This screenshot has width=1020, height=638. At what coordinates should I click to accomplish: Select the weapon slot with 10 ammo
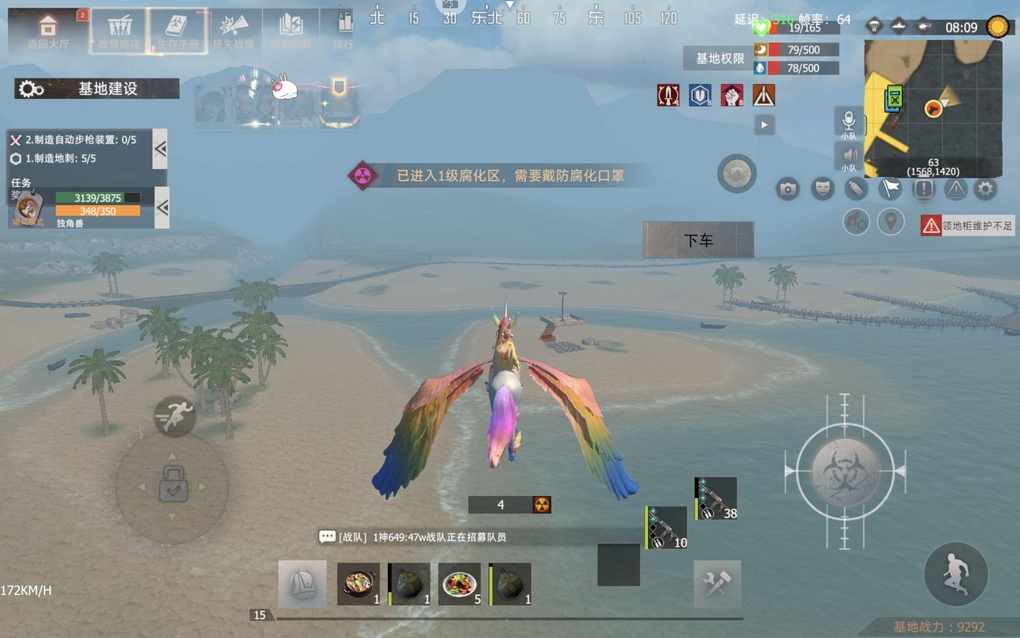pos(666,527)
